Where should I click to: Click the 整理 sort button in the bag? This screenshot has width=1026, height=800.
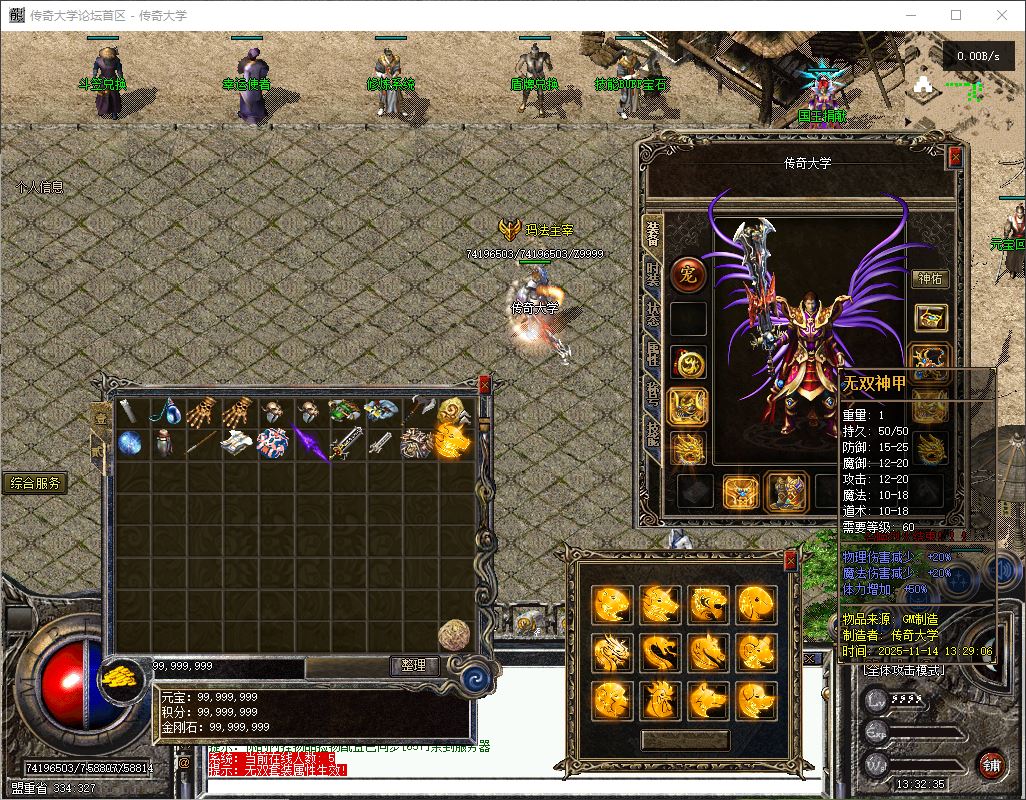pos(414,666)
